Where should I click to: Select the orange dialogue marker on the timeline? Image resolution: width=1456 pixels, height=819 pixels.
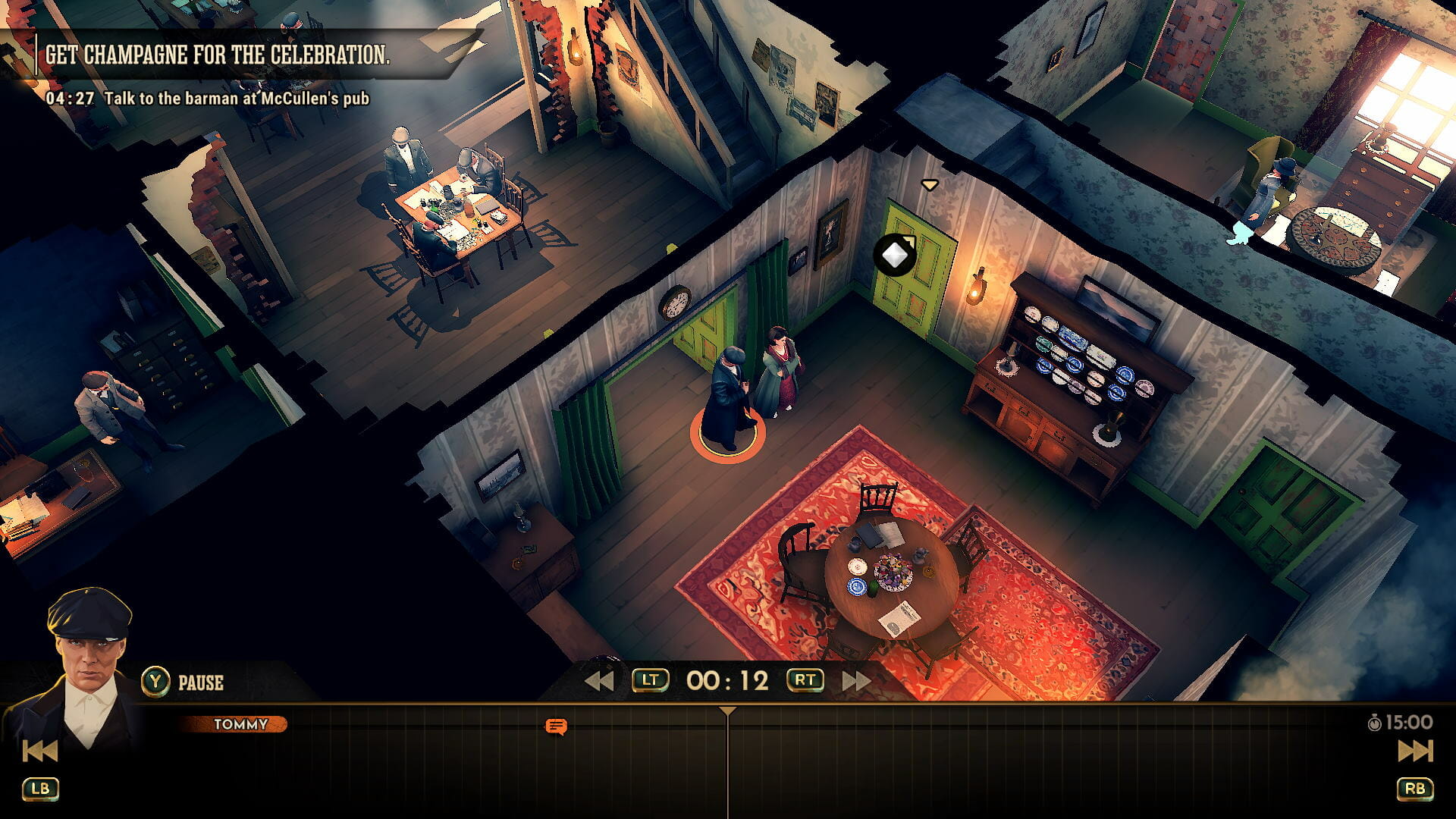tap(556, 727)
